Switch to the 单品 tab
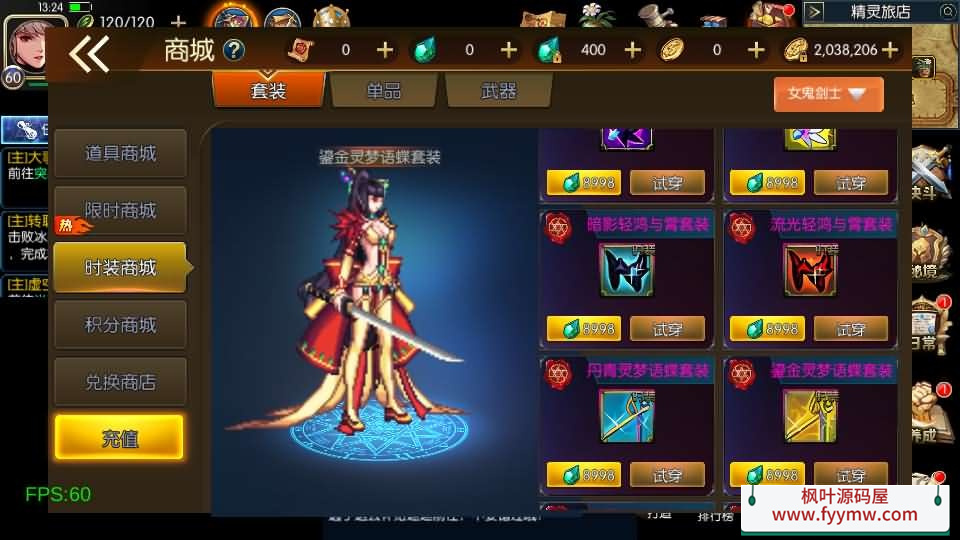The image size is (960, 540). pos(383,91)
